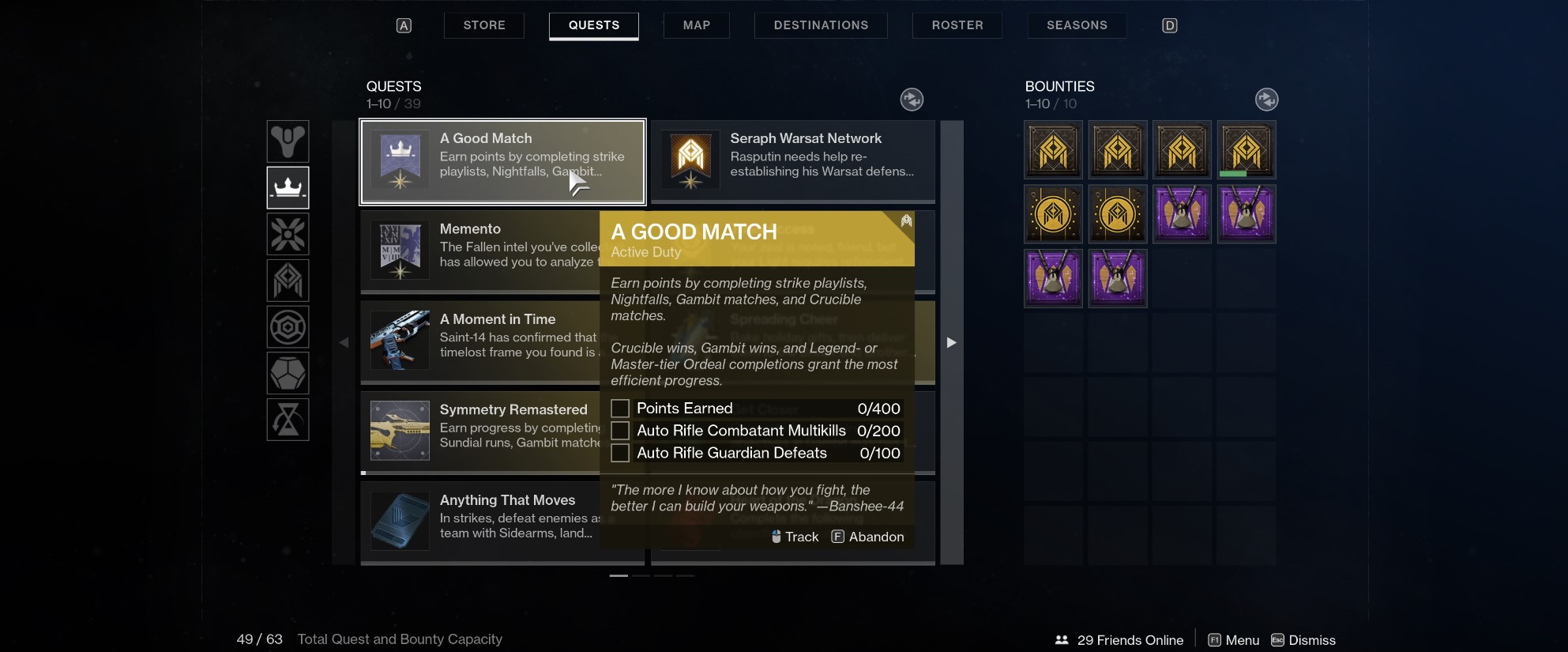Viewport: 1568px width, 652px height.
Task: Open the ROSTER tab
Action: pyautogui.click(x=957, y=24)
